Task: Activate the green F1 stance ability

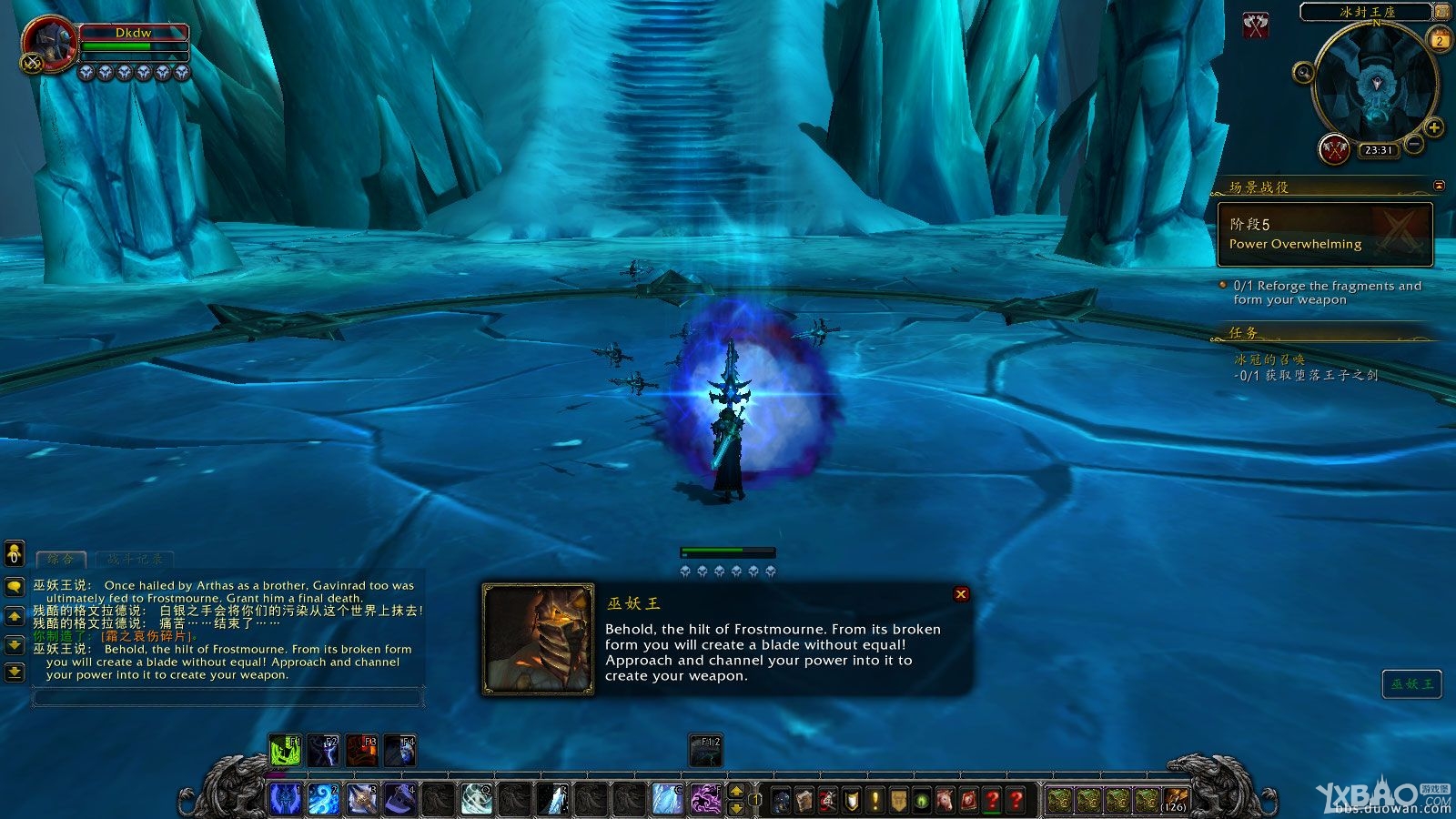Action: [x=285, y=751]
